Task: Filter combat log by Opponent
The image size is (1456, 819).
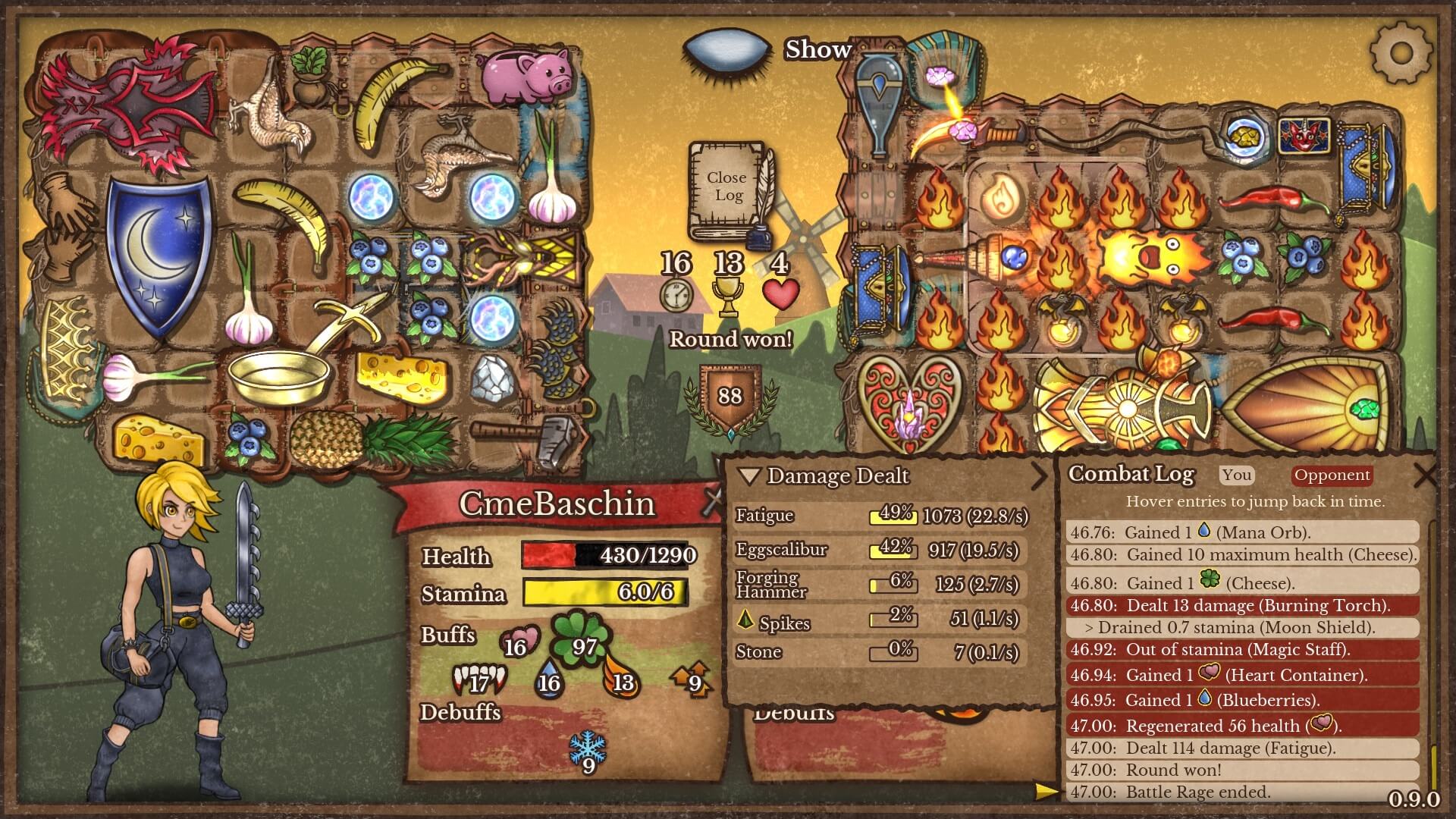Action: tap(1332, 475)
